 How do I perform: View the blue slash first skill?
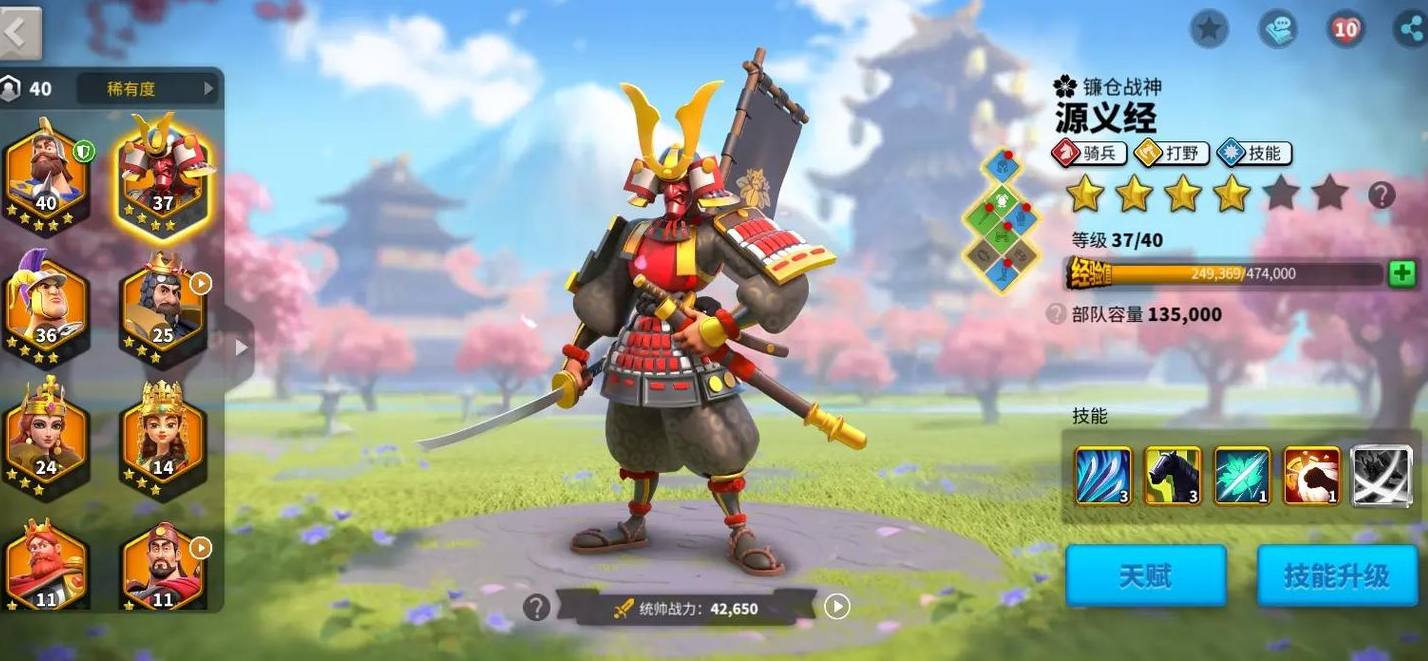(1103, 475)
